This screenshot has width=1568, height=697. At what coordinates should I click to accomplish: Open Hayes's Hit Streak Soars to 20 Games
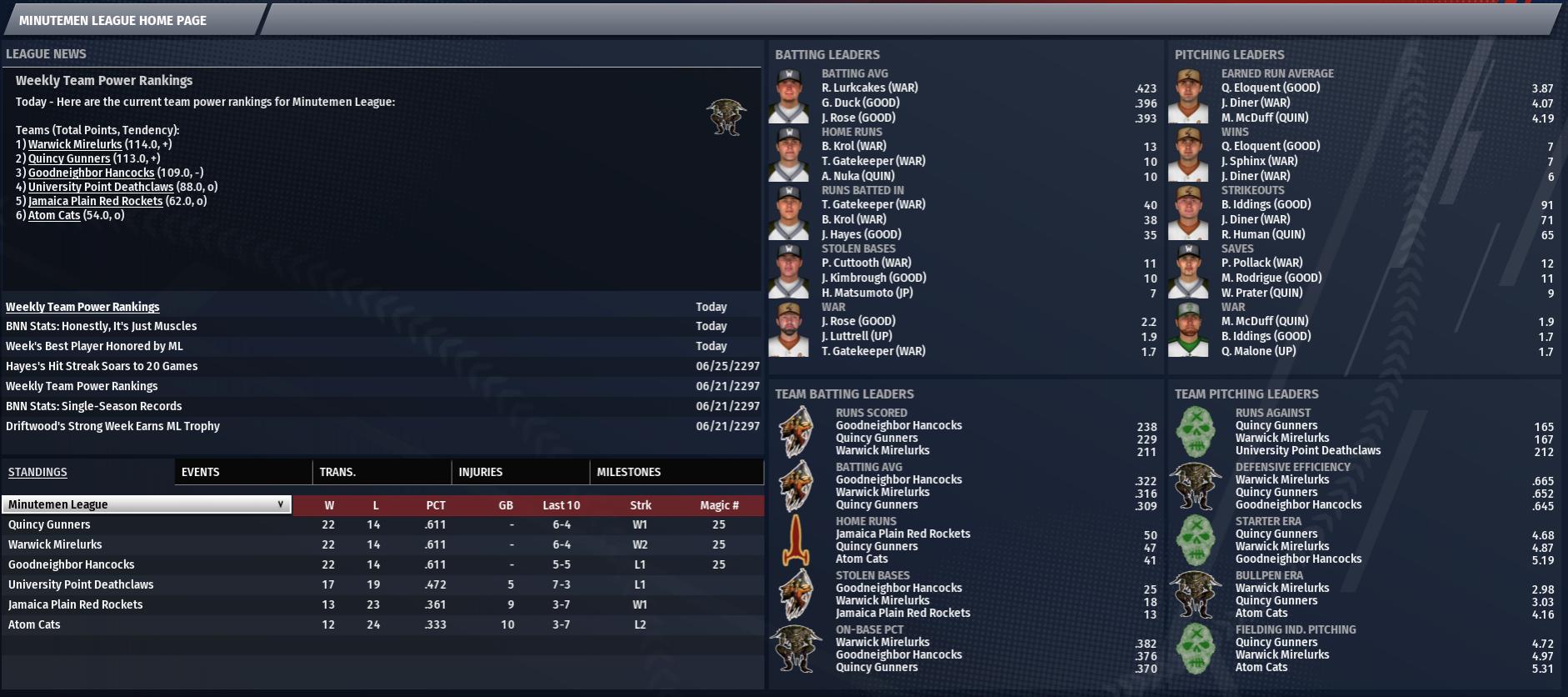(102, 366)
